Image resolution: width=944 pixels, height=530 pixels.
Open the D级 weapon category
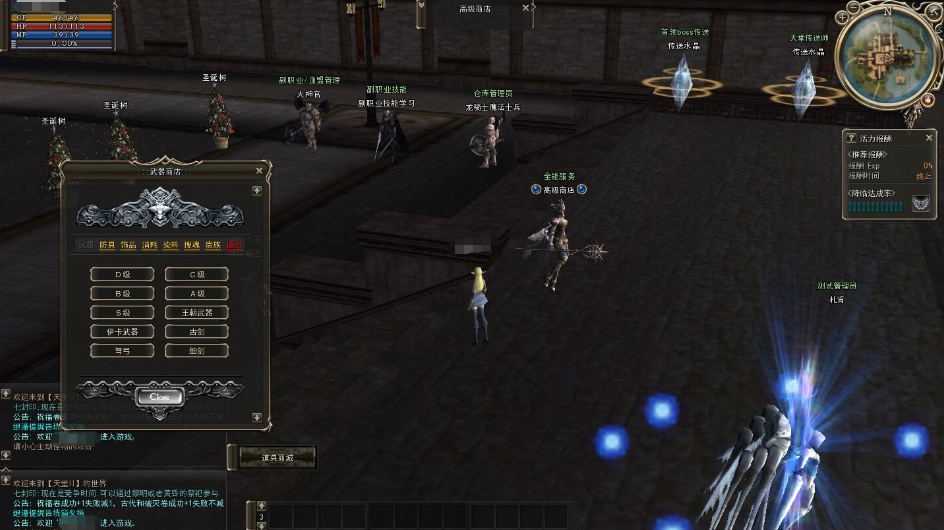tap(122, 274)
